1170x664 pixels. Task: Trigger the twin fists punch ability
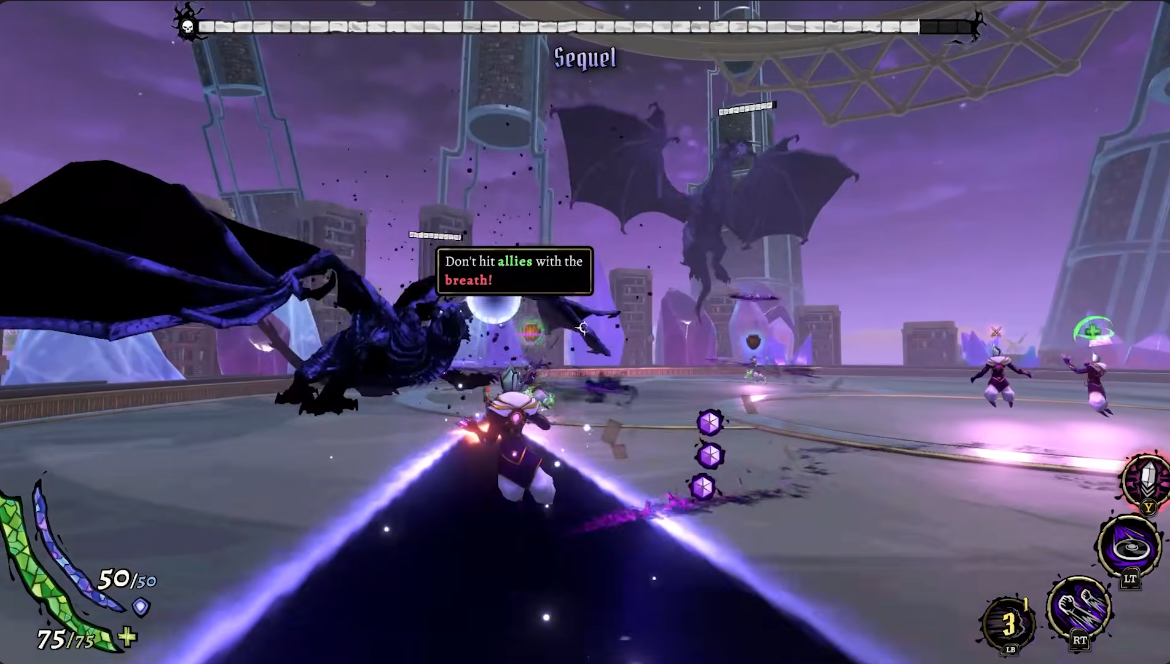1078,604
